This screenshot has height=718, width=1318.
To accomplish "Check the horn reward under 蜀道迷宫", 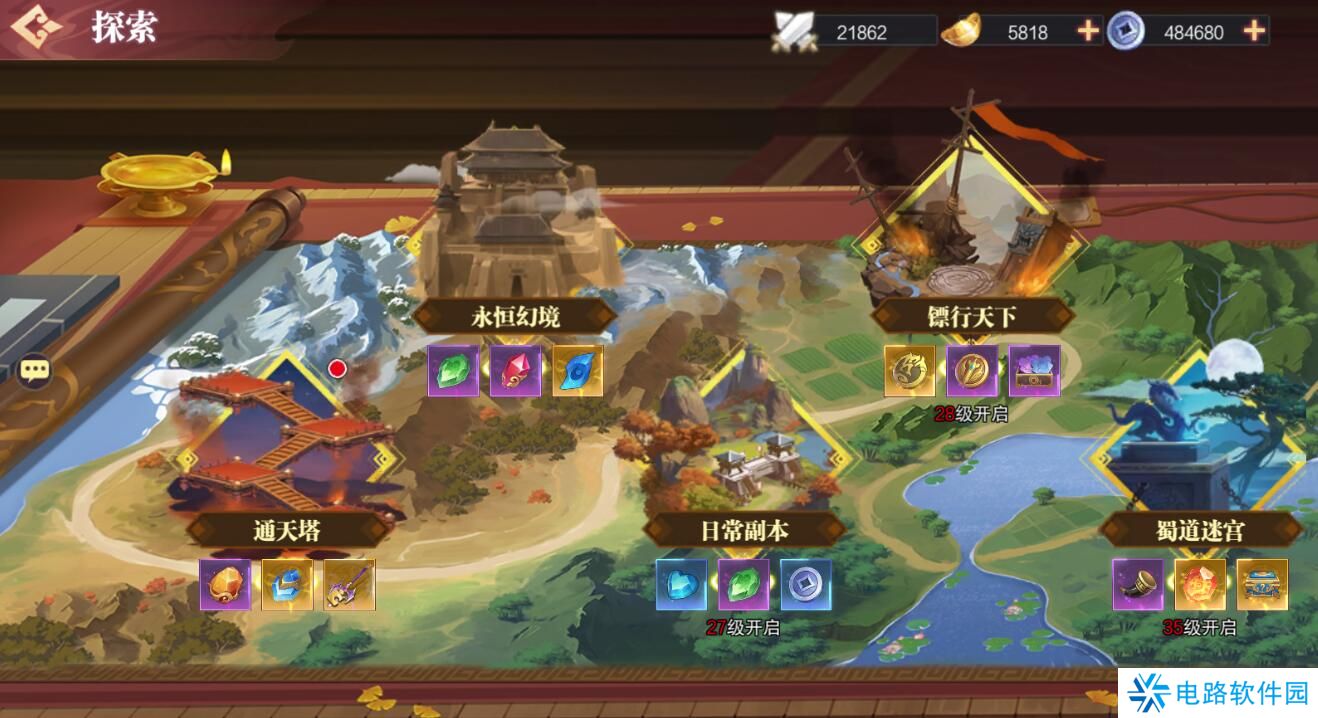I will click(x=1138, y=585).
